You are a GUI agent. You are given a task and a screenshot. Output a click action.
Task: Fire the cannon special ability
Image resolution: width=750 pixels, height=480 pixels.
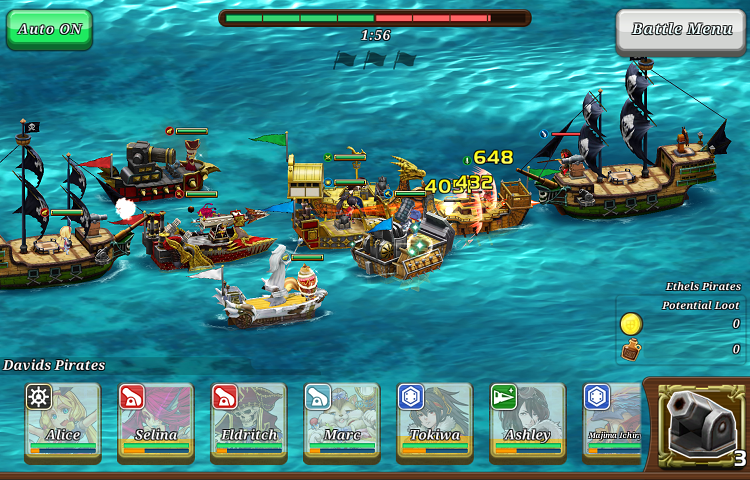point(699,425)
